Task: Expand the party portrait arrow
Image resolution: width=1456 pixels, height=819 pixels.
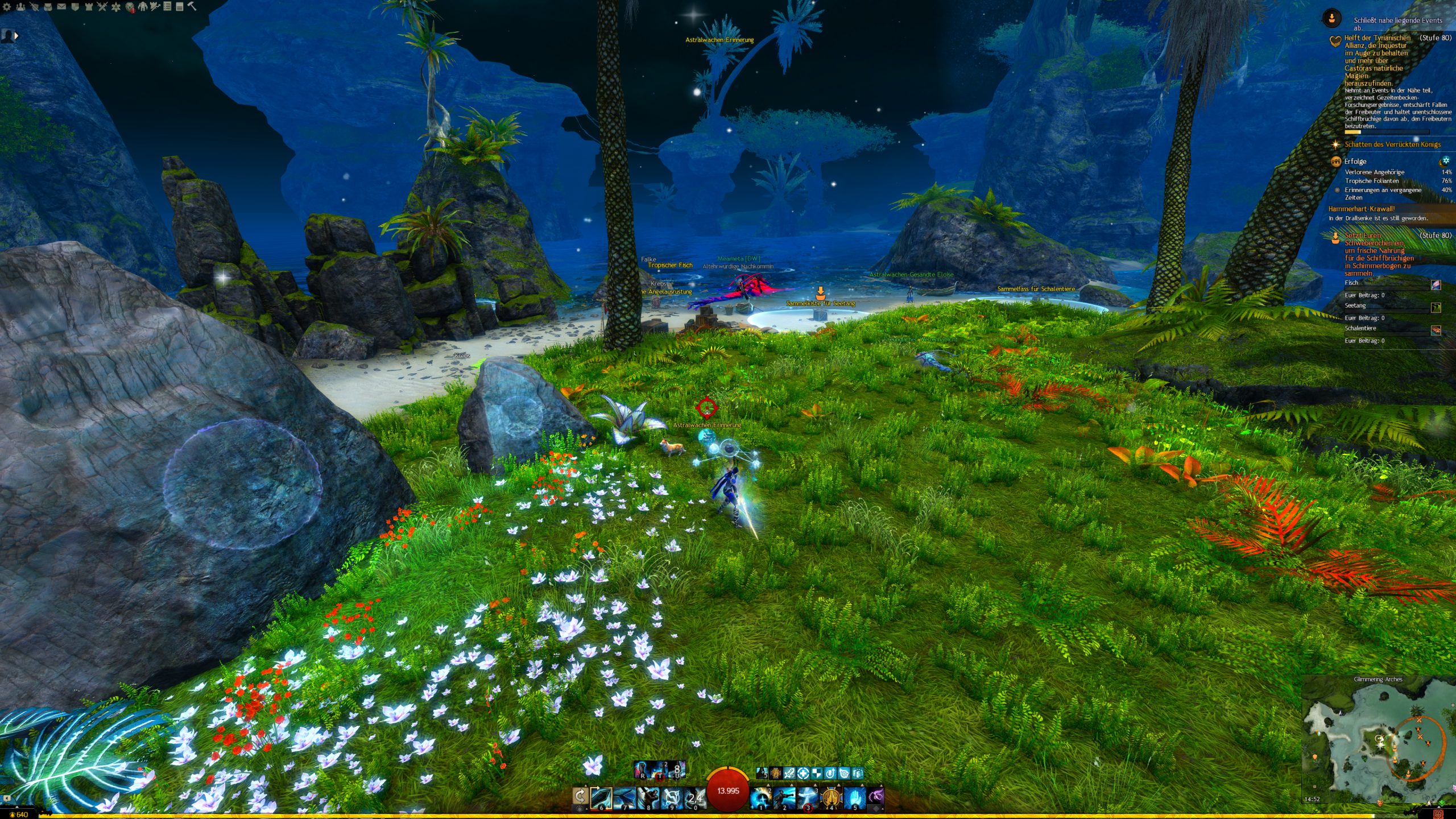Action: click(16, 36)
